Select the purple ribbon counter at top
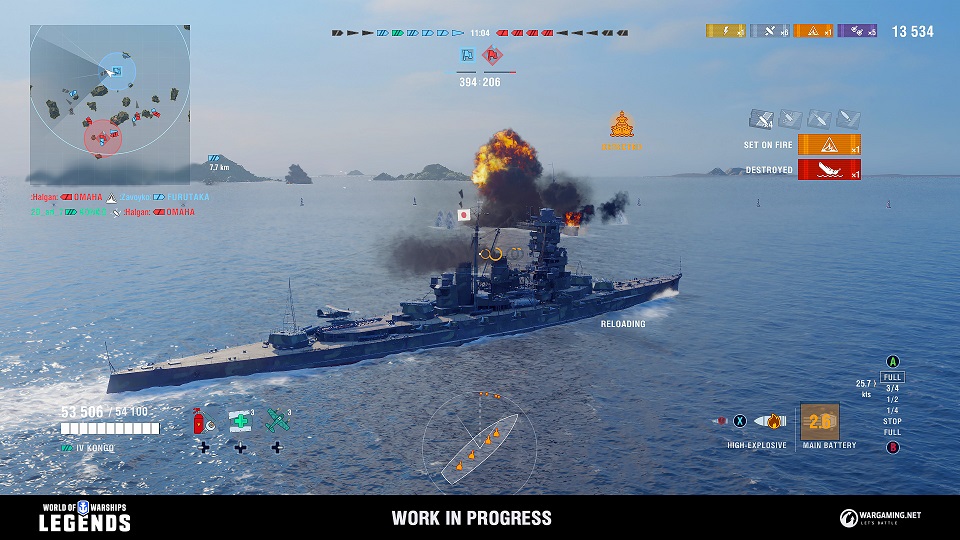The width and height of the screenshot is (960, 540). pyautogui.click(x=857, y=31)
